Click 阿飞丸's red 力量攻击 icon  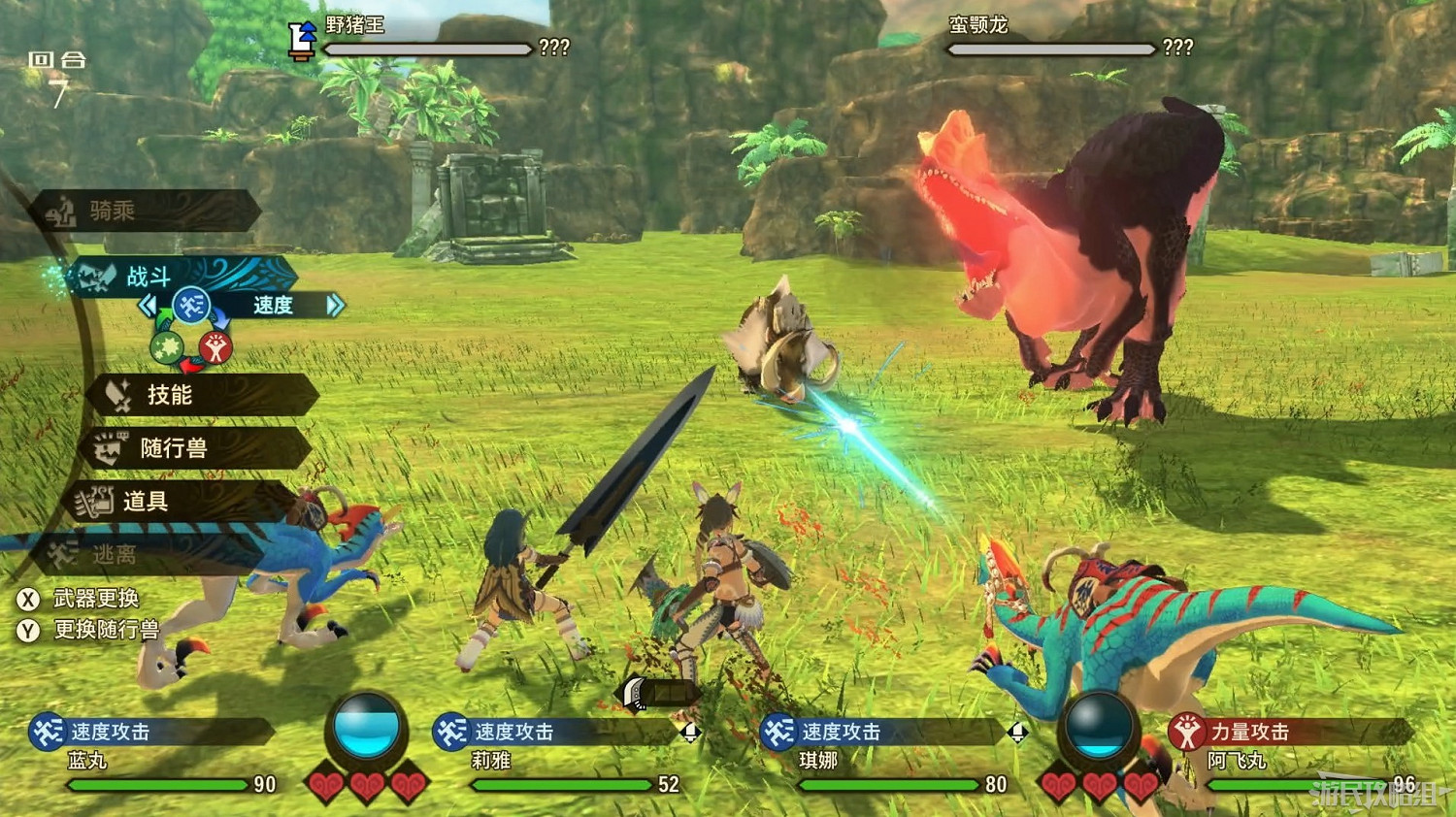click(x=1184, y=734)
